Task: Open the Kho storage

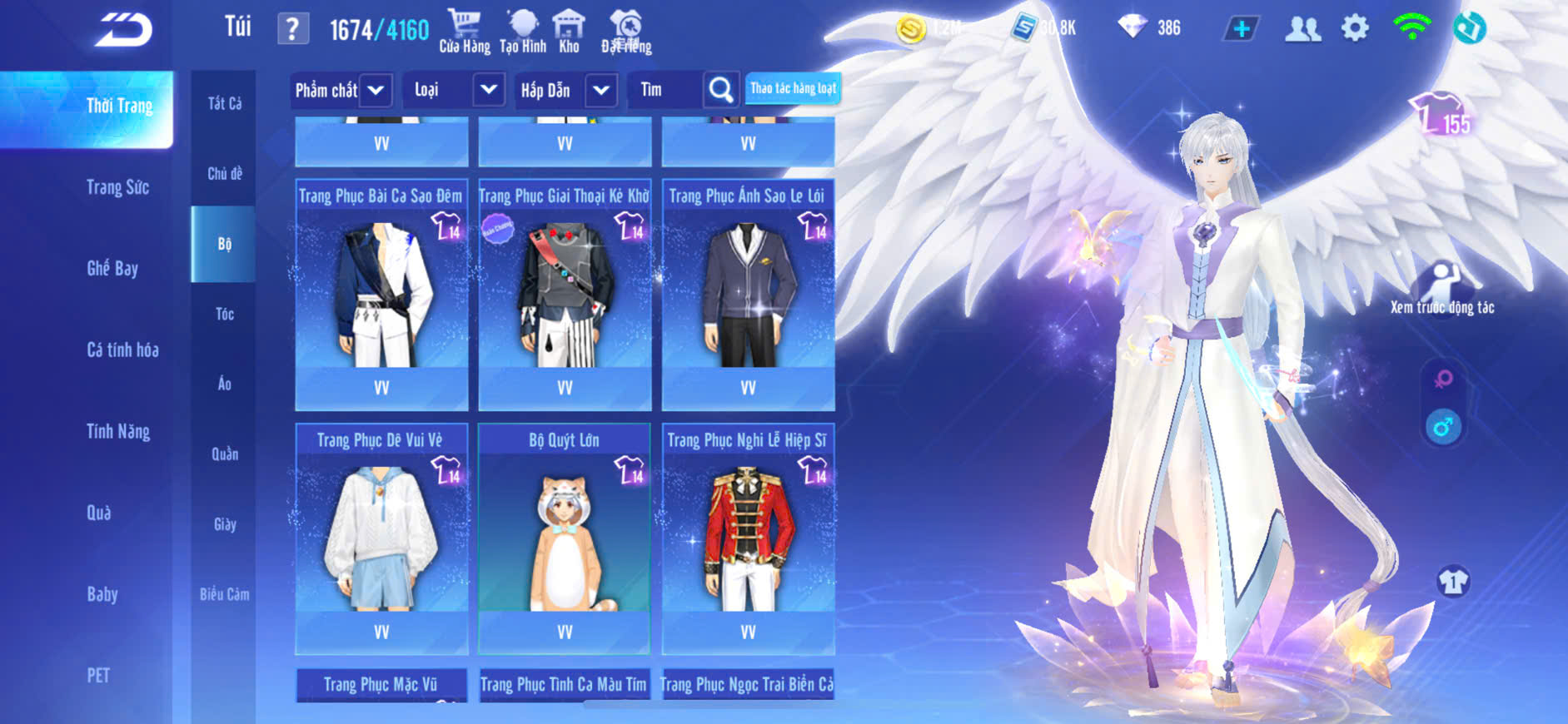Action: 569,32
